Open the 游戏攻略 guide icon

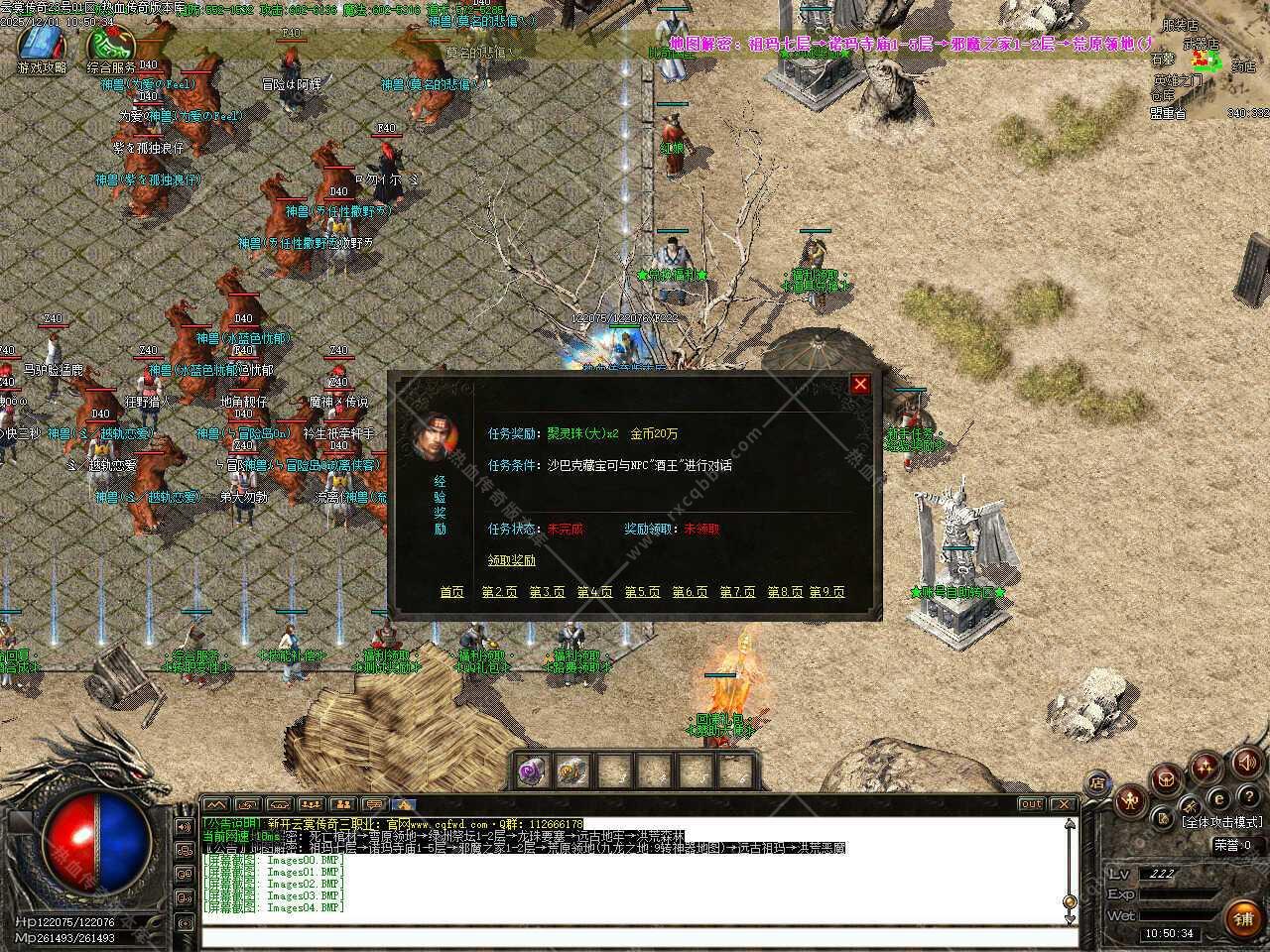pos(41,46)
